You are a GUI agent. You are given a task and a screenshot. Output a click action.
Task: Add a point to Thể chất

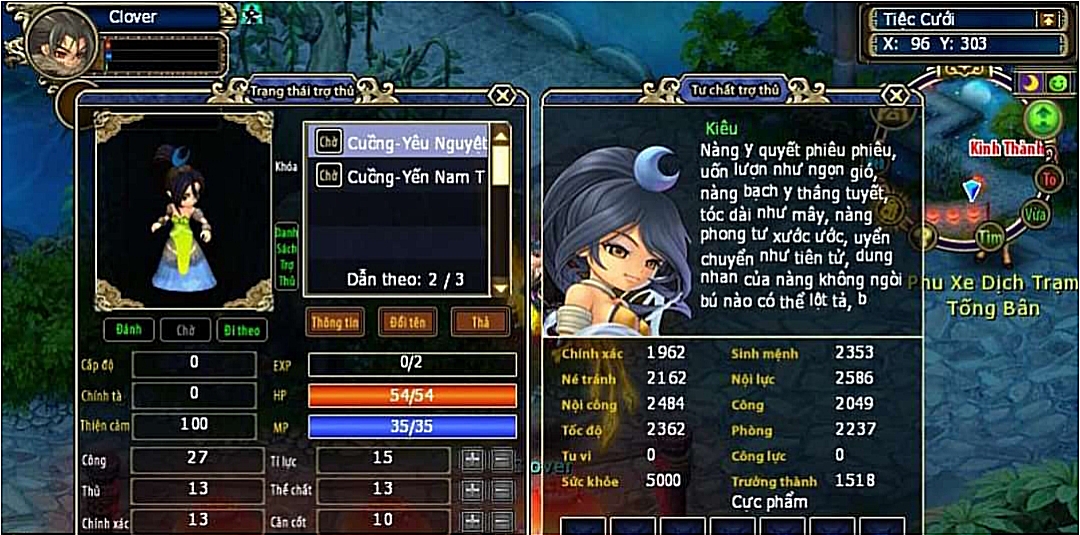(x=472, y=490)
